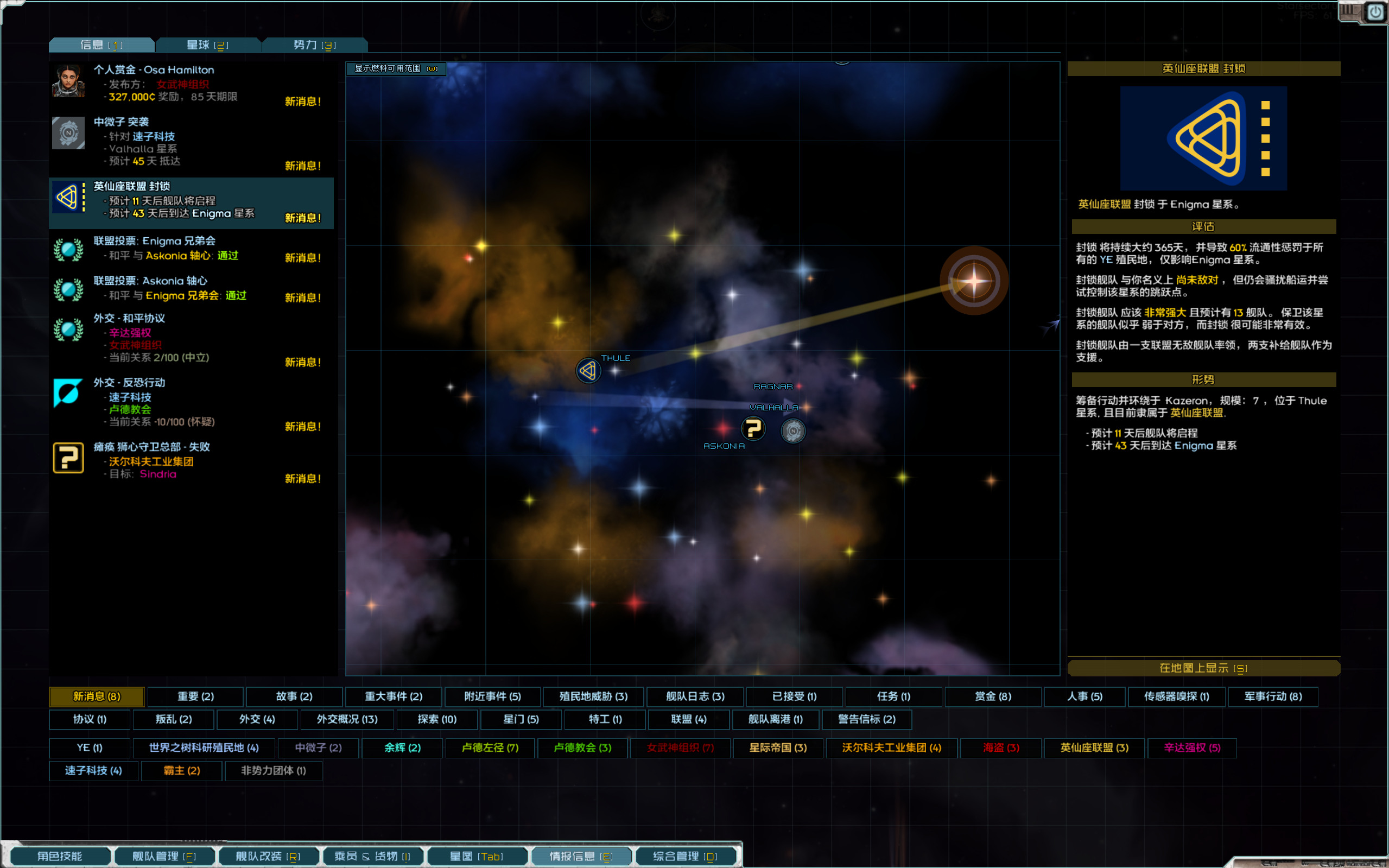This screenshot has height=868, width=1389.
Task: Open the 星图 map screen
Action: 477,856
